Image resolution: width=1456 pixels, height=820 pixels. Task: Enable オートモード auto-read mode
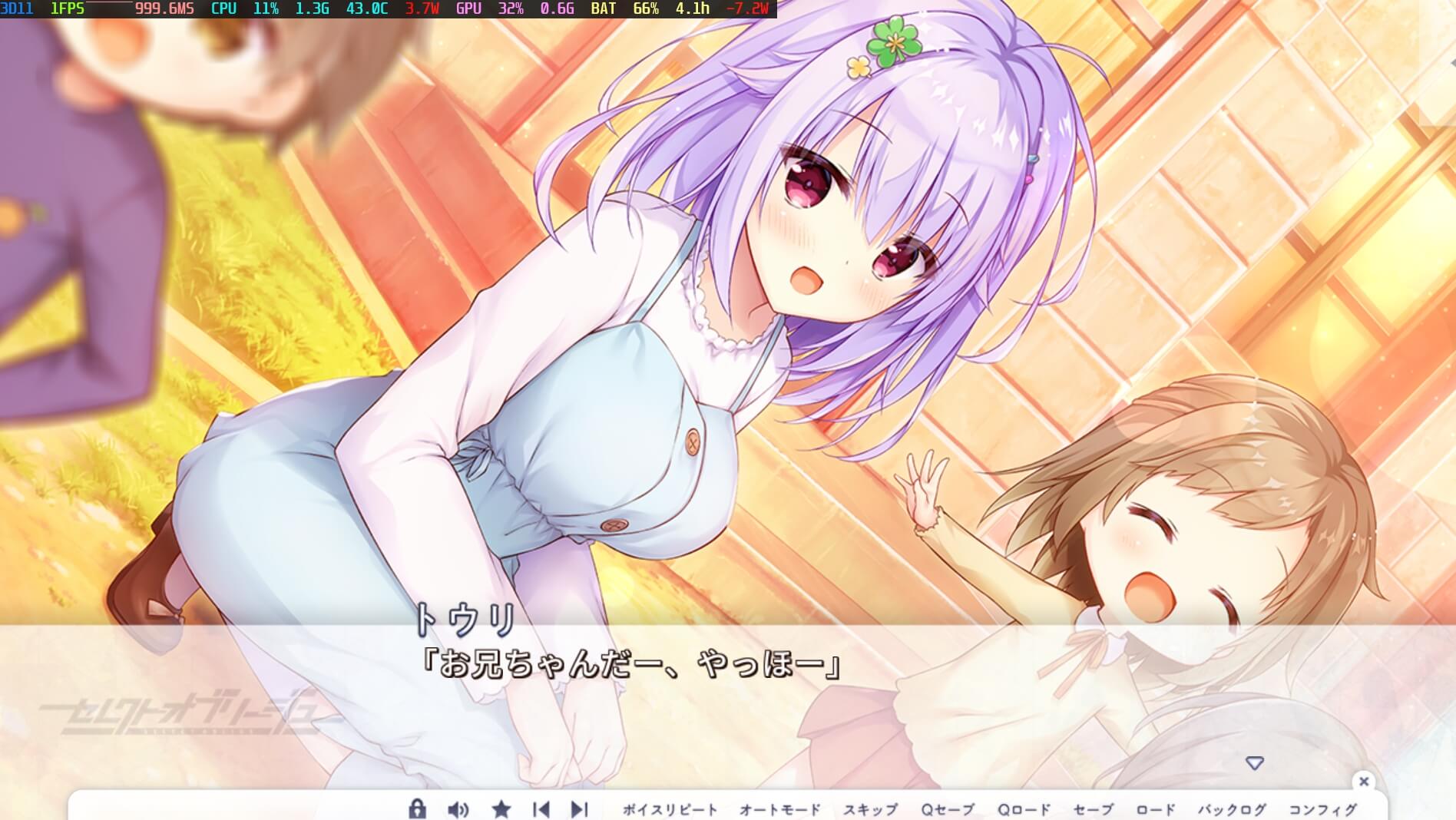point(778,808)
